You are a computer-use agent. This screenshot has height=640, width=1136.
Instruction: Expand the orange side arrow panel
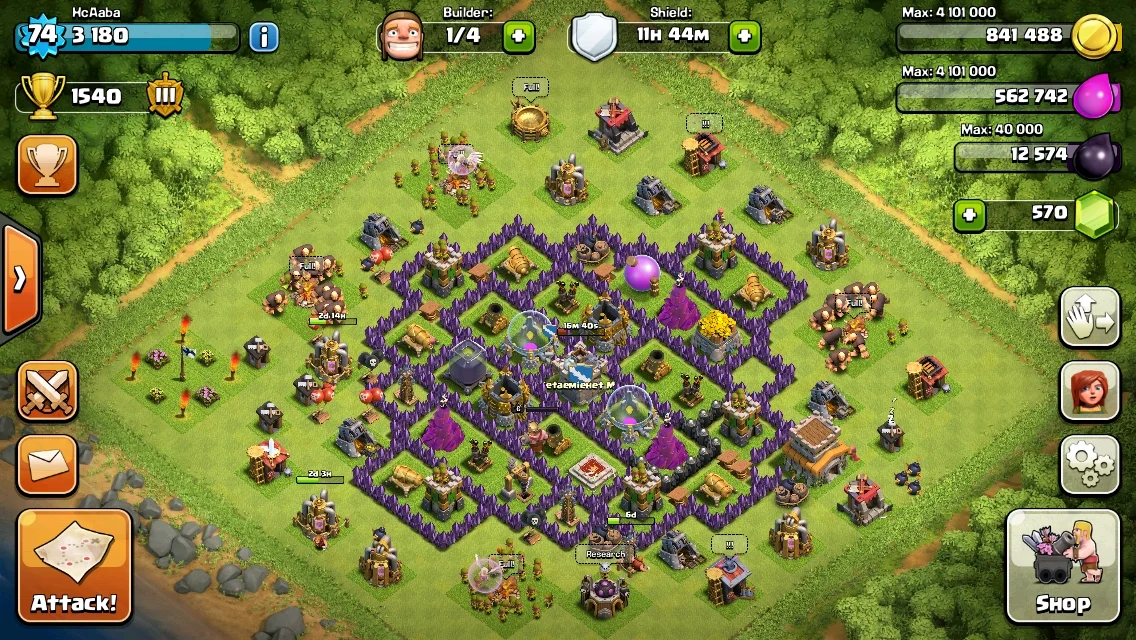point(19,278)
